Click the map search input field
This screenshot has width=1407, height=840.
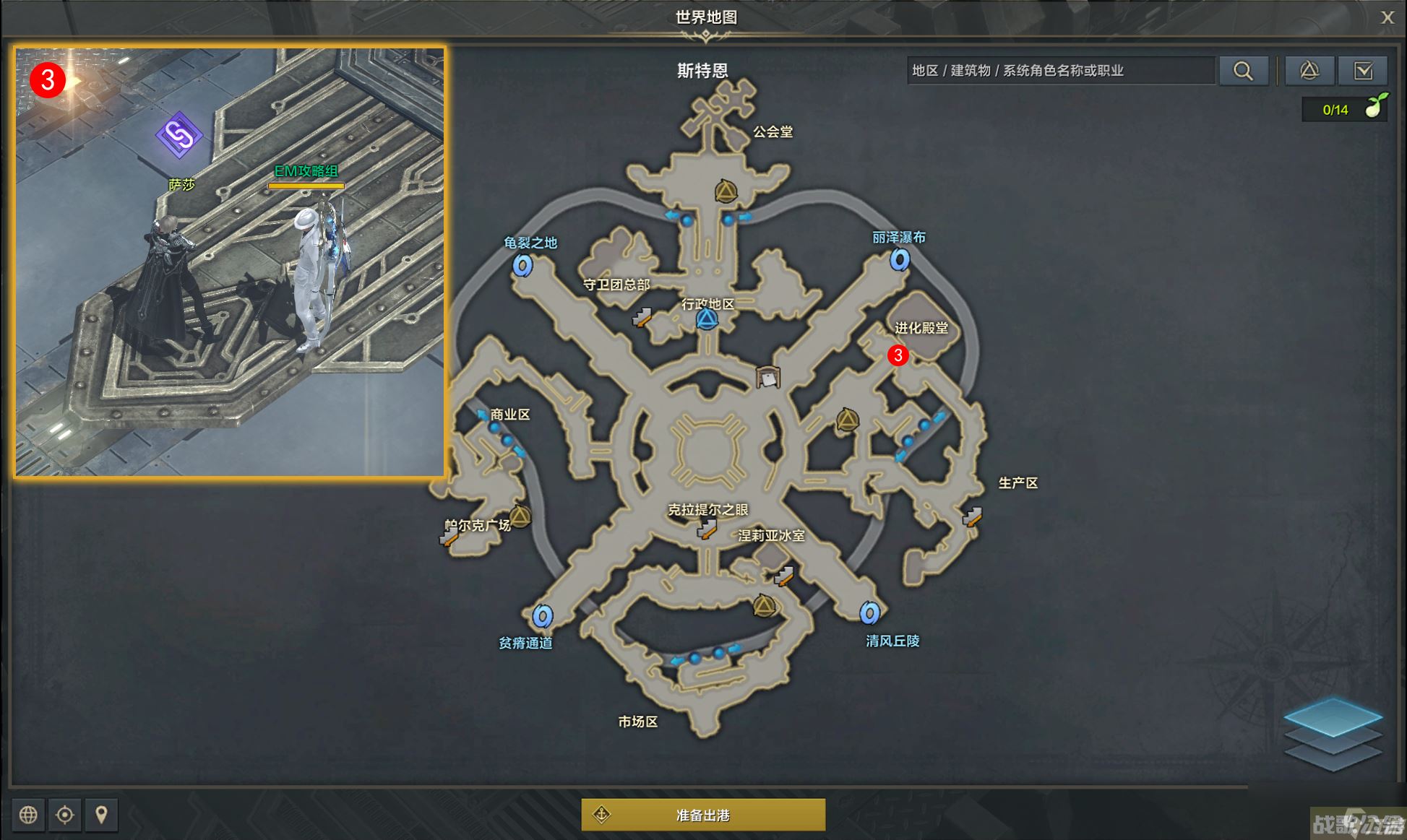coord(1060,71)
